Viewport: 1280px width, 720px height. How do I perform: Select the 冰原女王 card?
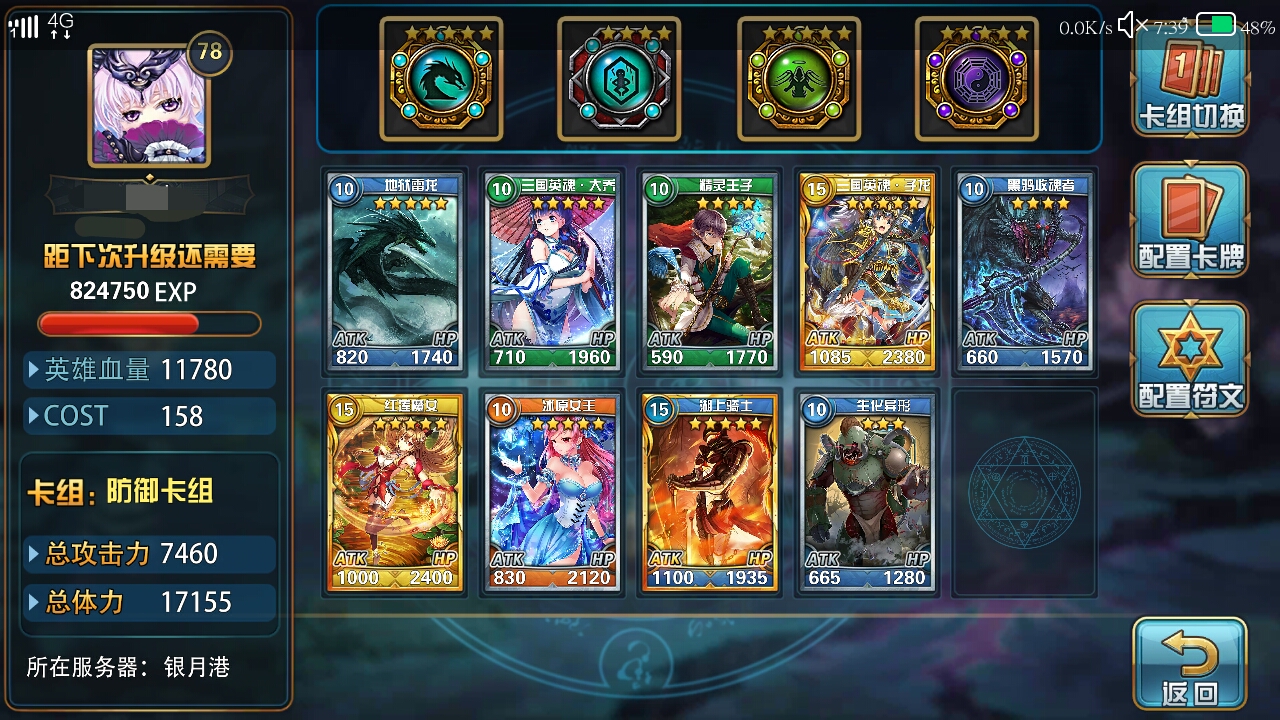(551, 492)
